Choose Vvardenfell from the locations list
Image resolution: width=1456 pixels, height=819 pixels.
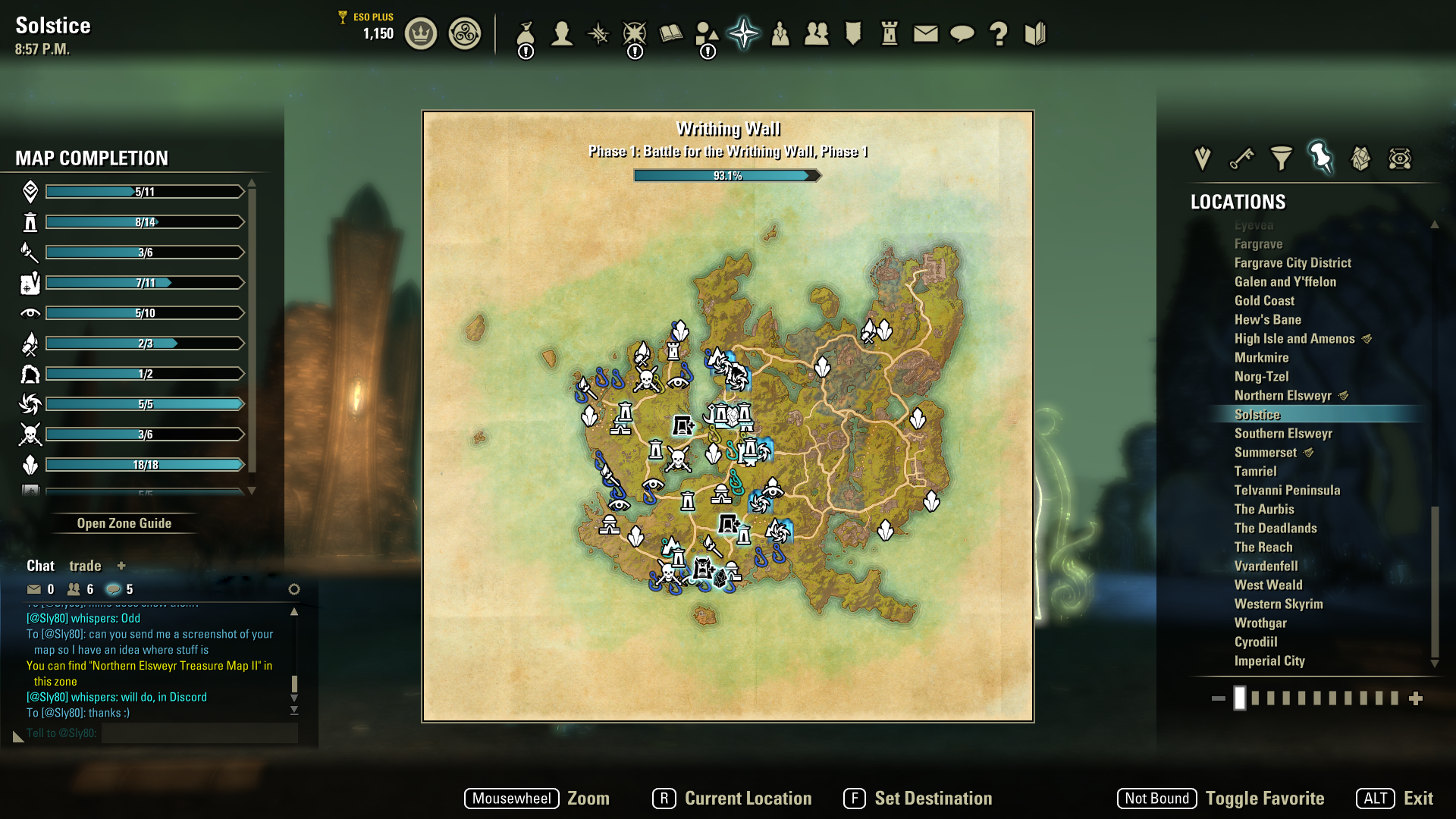[1266, 566]
